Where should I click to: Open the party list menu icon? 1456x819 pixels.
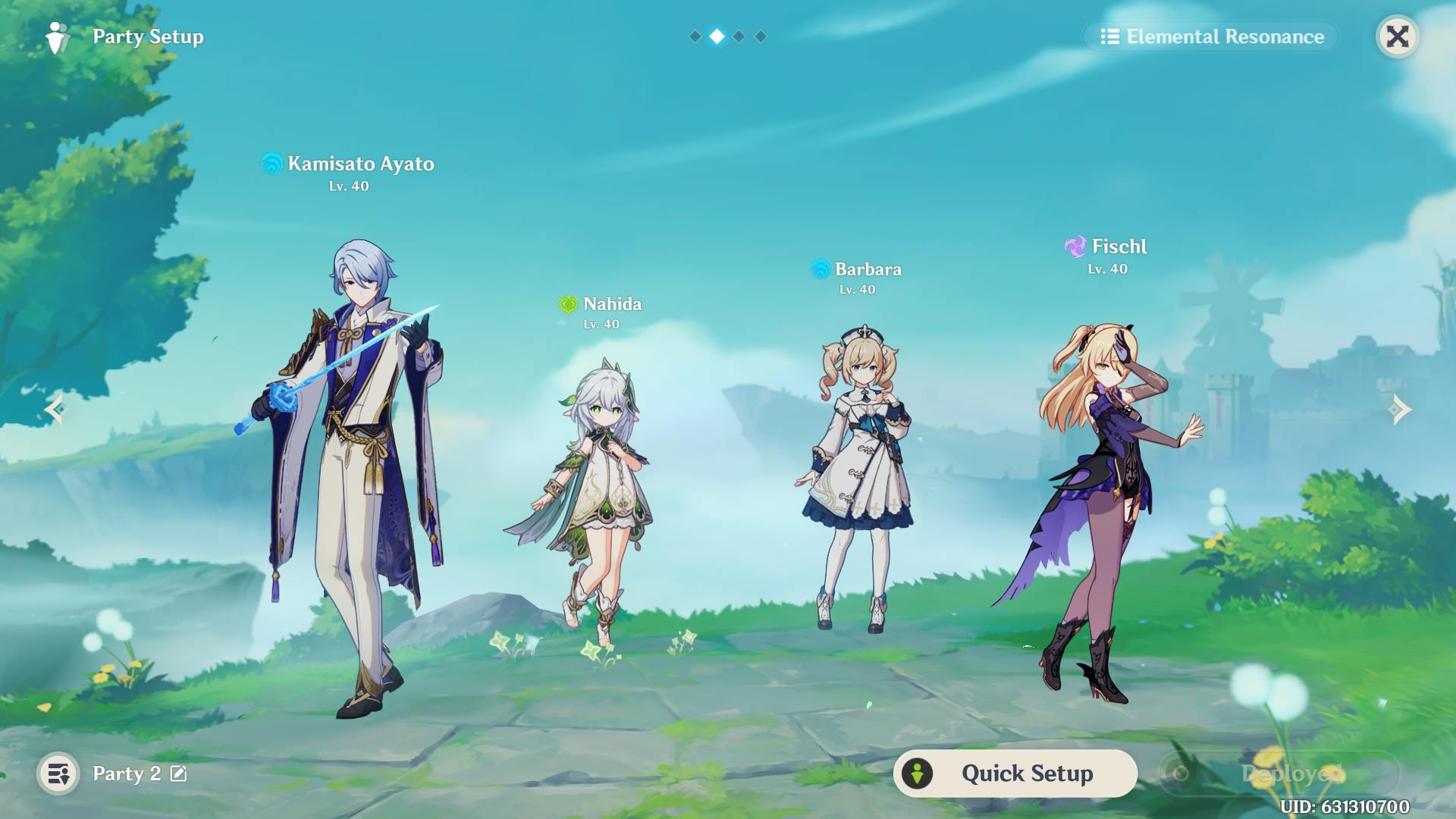[x=58, y=773]
